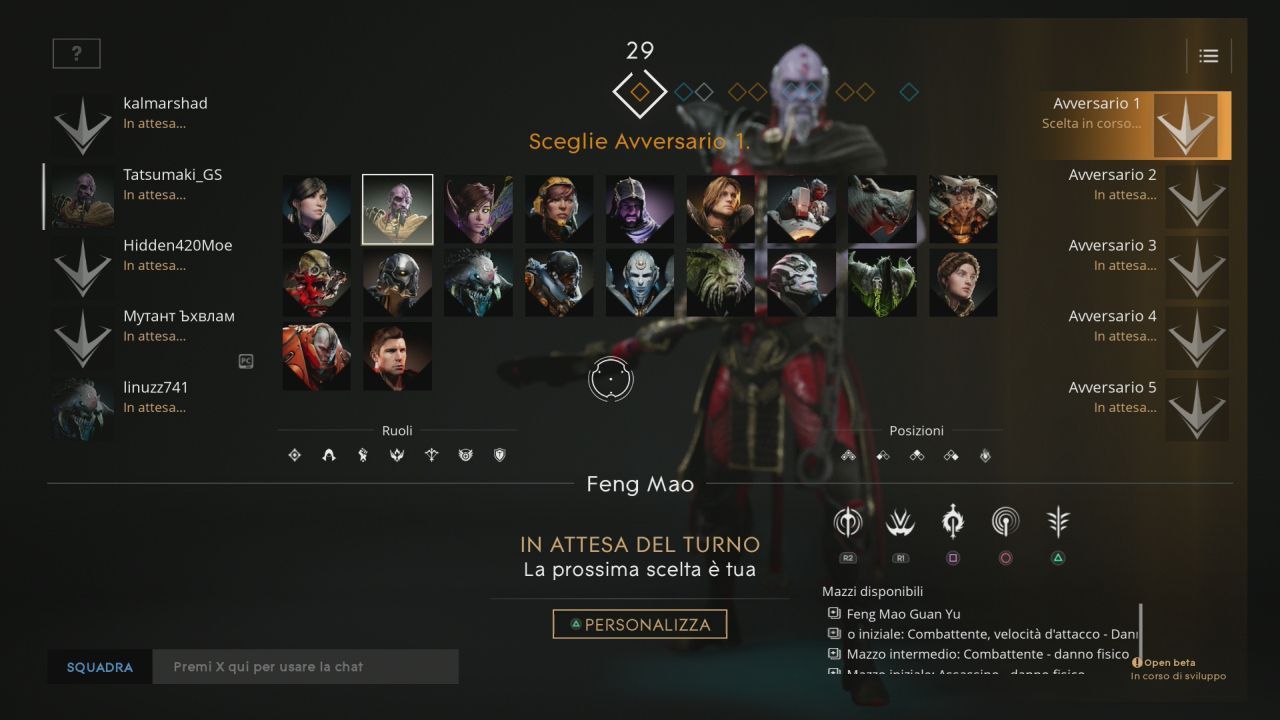Image resolution: width=1280 pixels, height=720 pixels.
Task: Toggle the middle lane position filter
Action: (x=916, y=455)
